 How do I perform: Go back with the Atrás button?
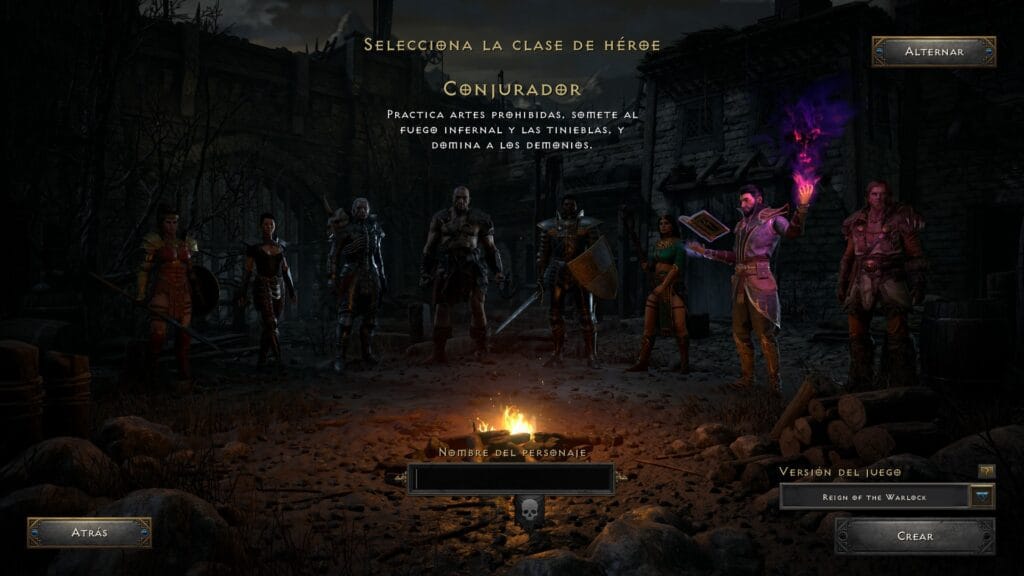[x=89, y=532]
